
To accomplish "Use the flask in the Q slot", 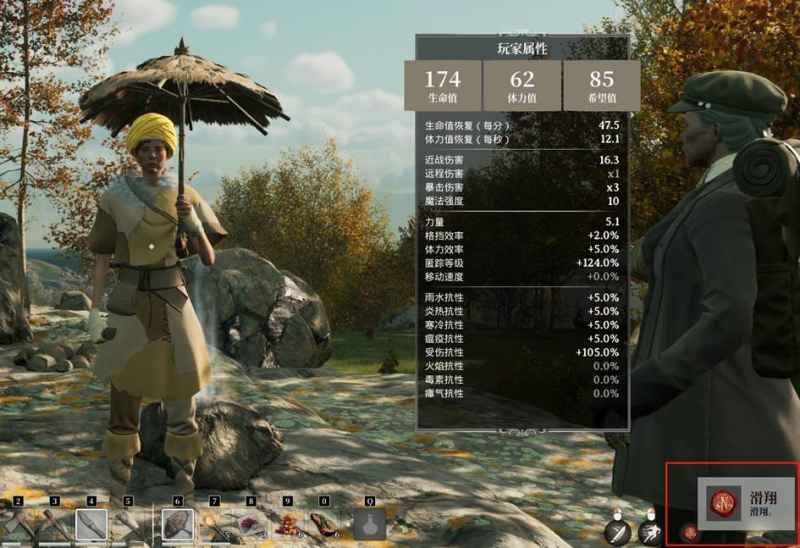I will coord(368,524).
